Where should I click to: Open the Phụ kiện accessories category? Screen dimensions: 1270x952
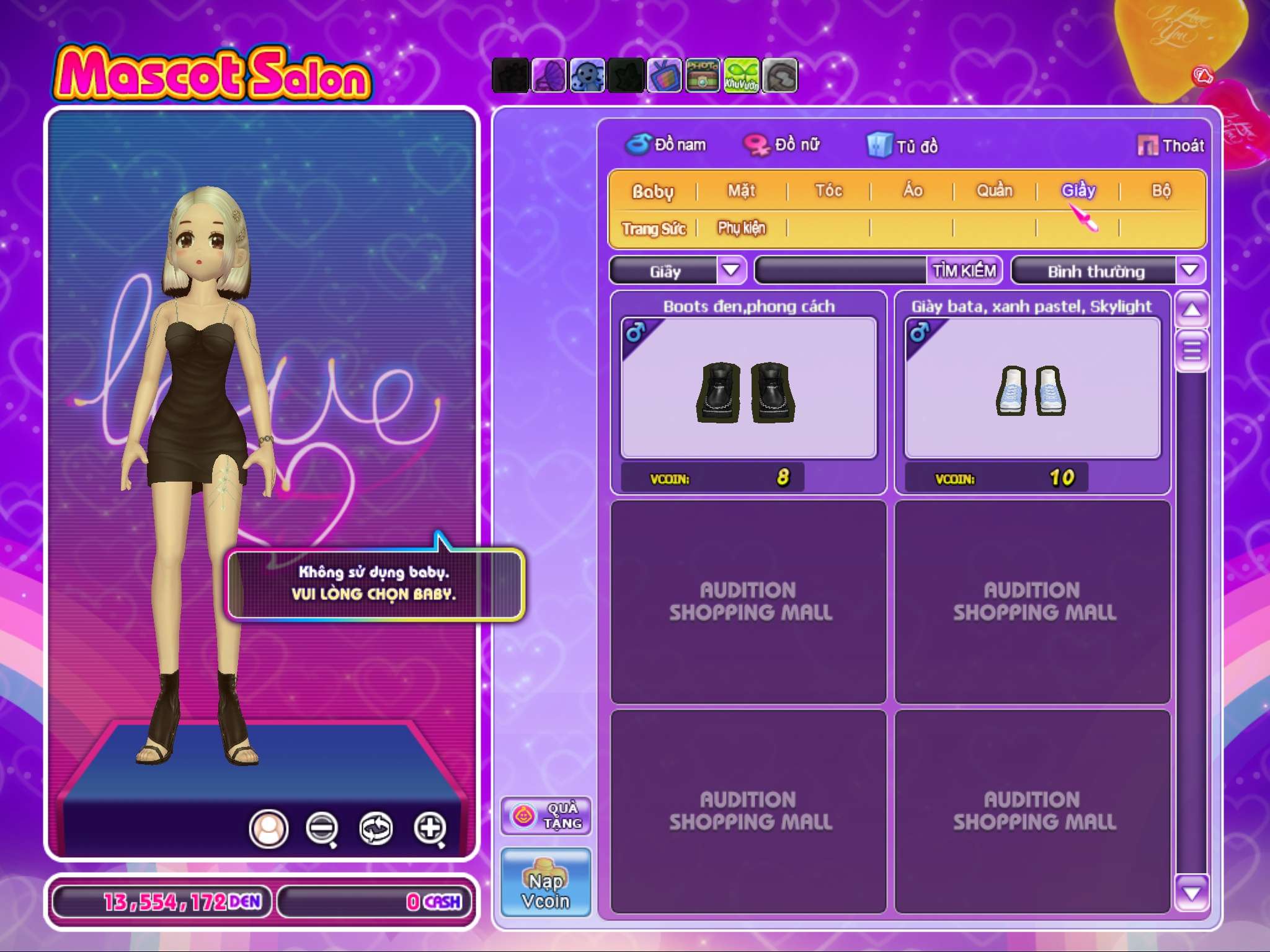(741, 229)
